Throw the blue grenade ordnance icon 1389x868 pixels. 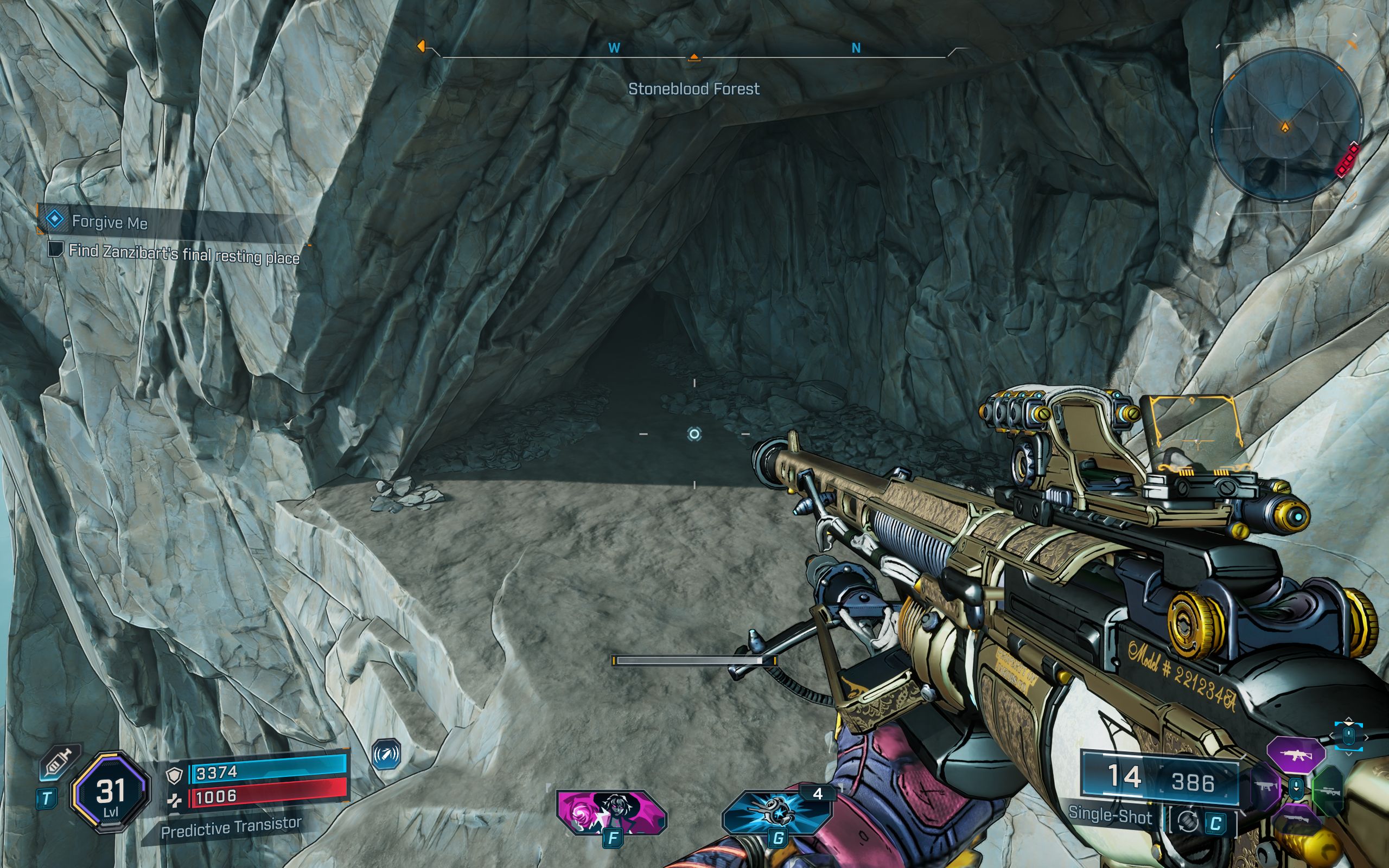click(776, 812)
